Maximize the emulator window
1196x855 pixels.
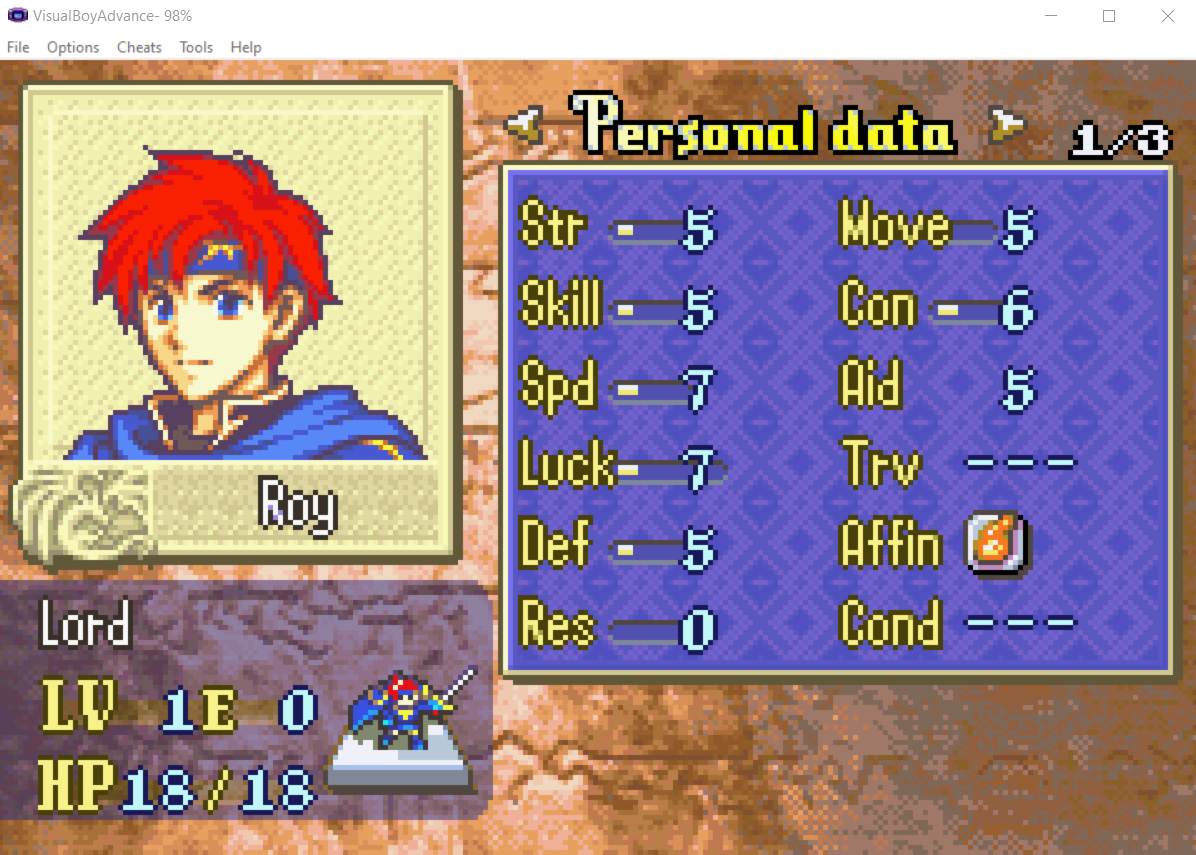point(1109,16)
